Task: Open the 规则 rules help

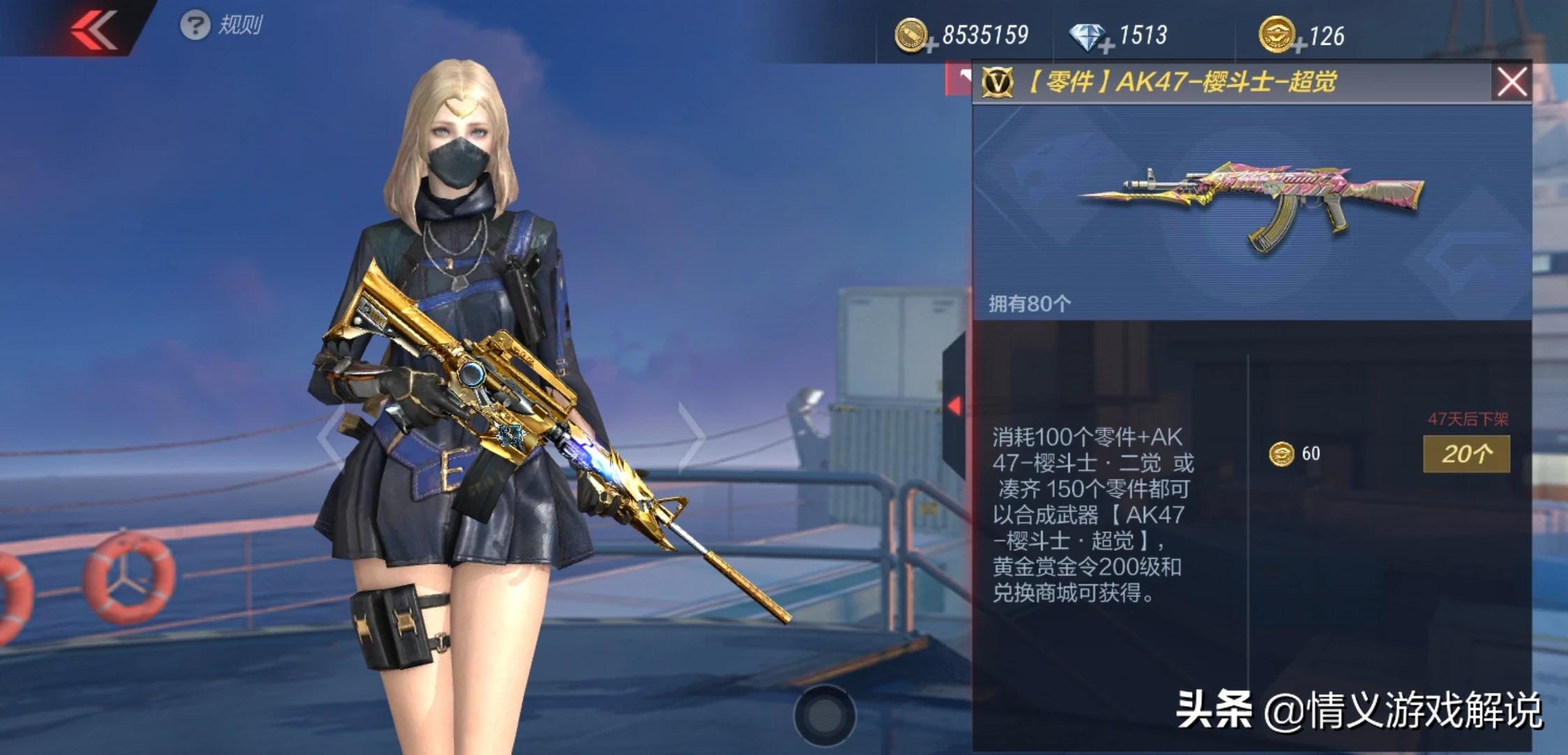Action: (x=221, y=26)
